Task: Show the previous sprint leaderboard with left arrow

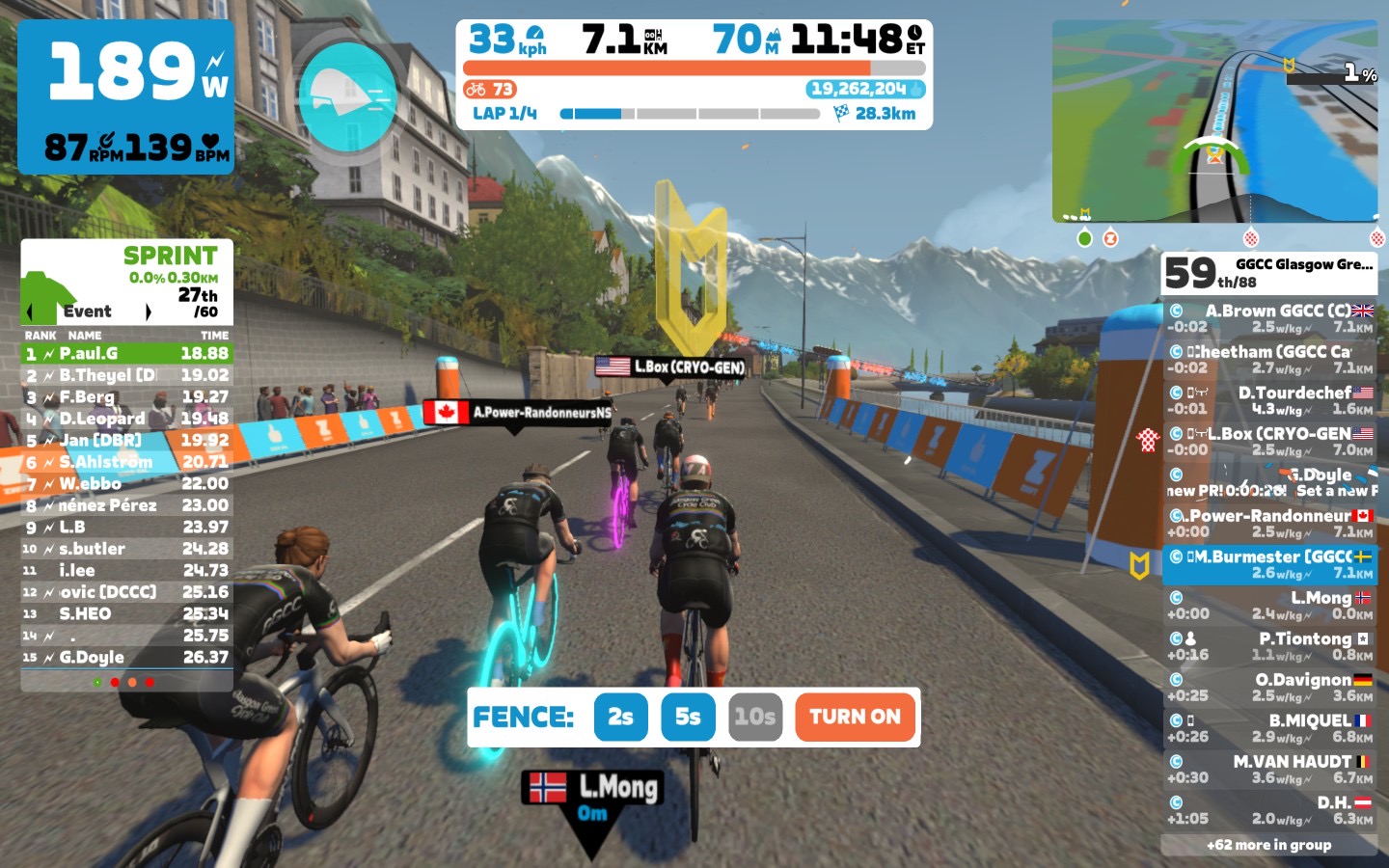Action: [x=30, y=312]
